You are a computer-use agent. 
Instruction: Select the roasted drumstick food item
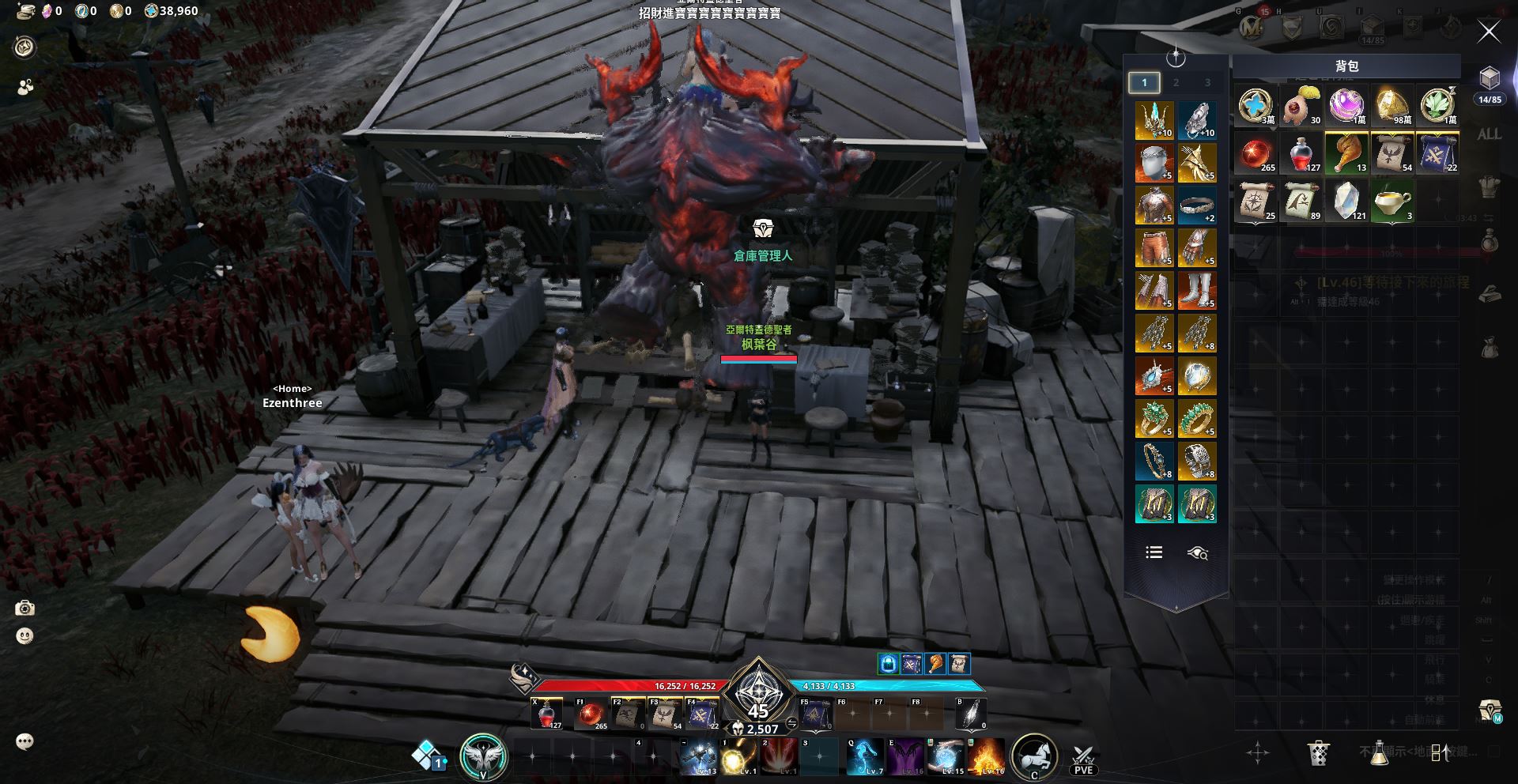[x=1346, y=153]
